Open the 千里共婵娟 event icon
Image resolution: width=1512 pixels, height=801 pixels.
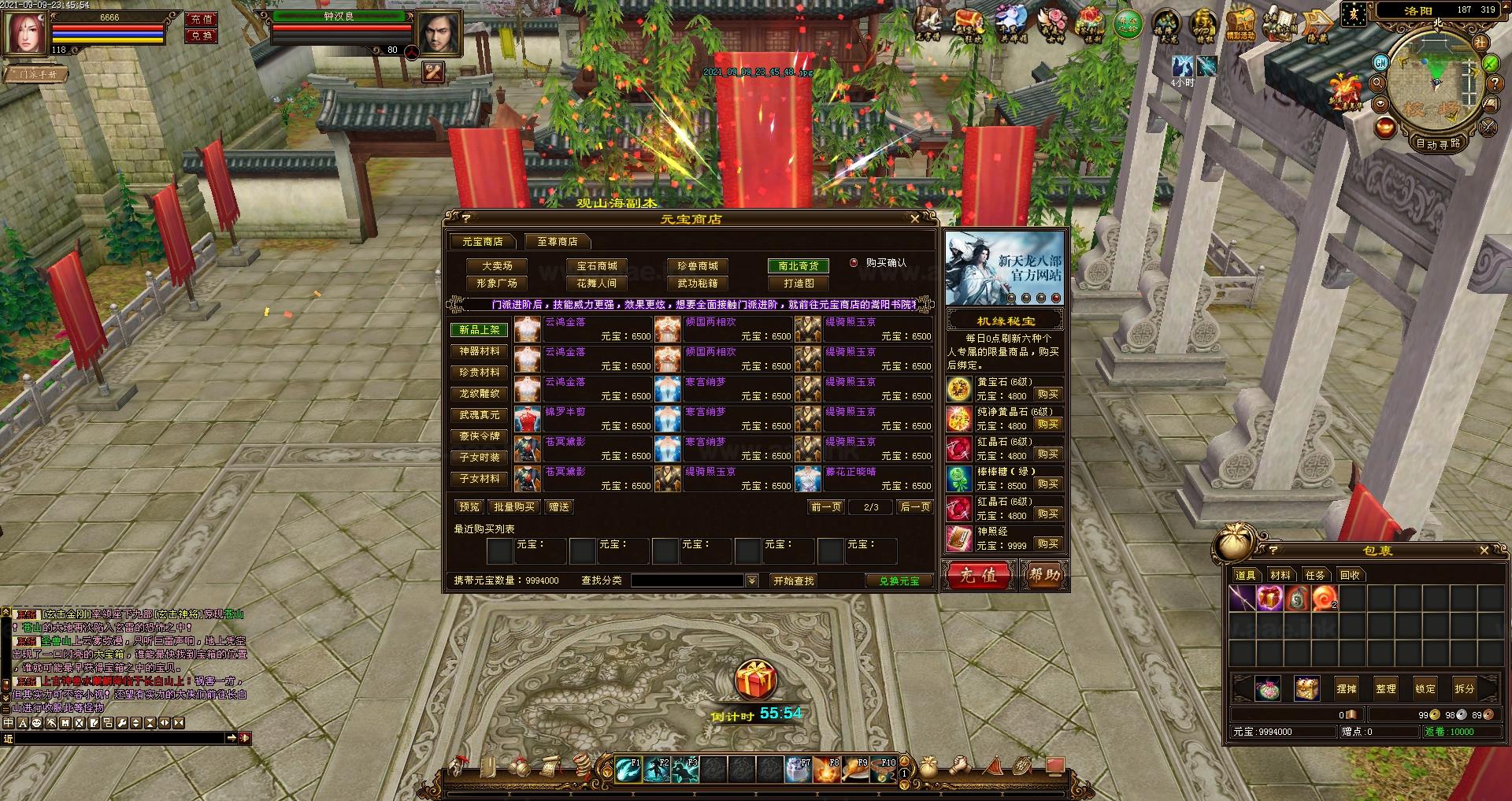pyautogui.click(x=1010, y=22)
